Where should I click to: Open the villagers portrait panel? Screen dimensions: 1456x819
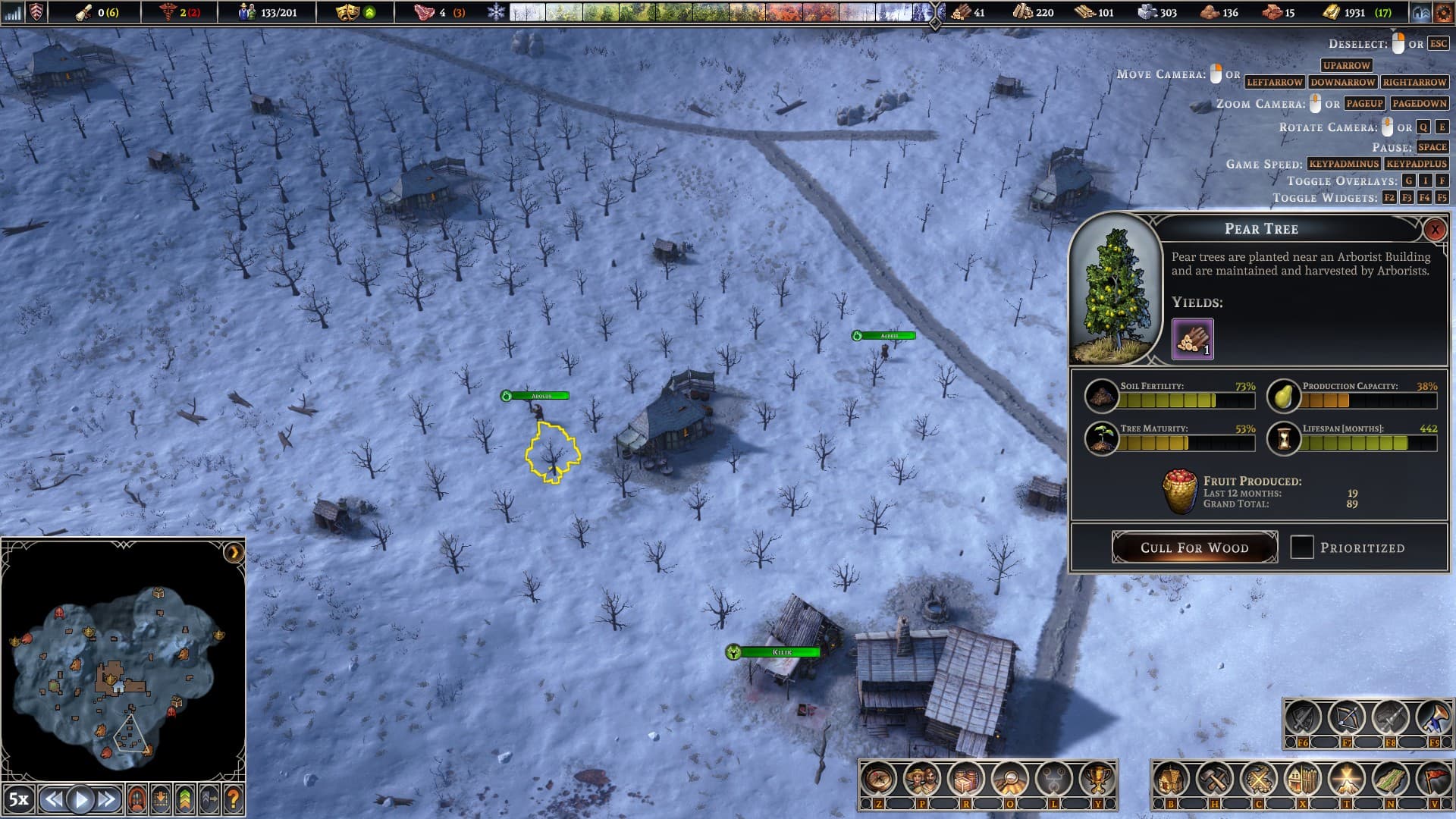pos(922,779)
